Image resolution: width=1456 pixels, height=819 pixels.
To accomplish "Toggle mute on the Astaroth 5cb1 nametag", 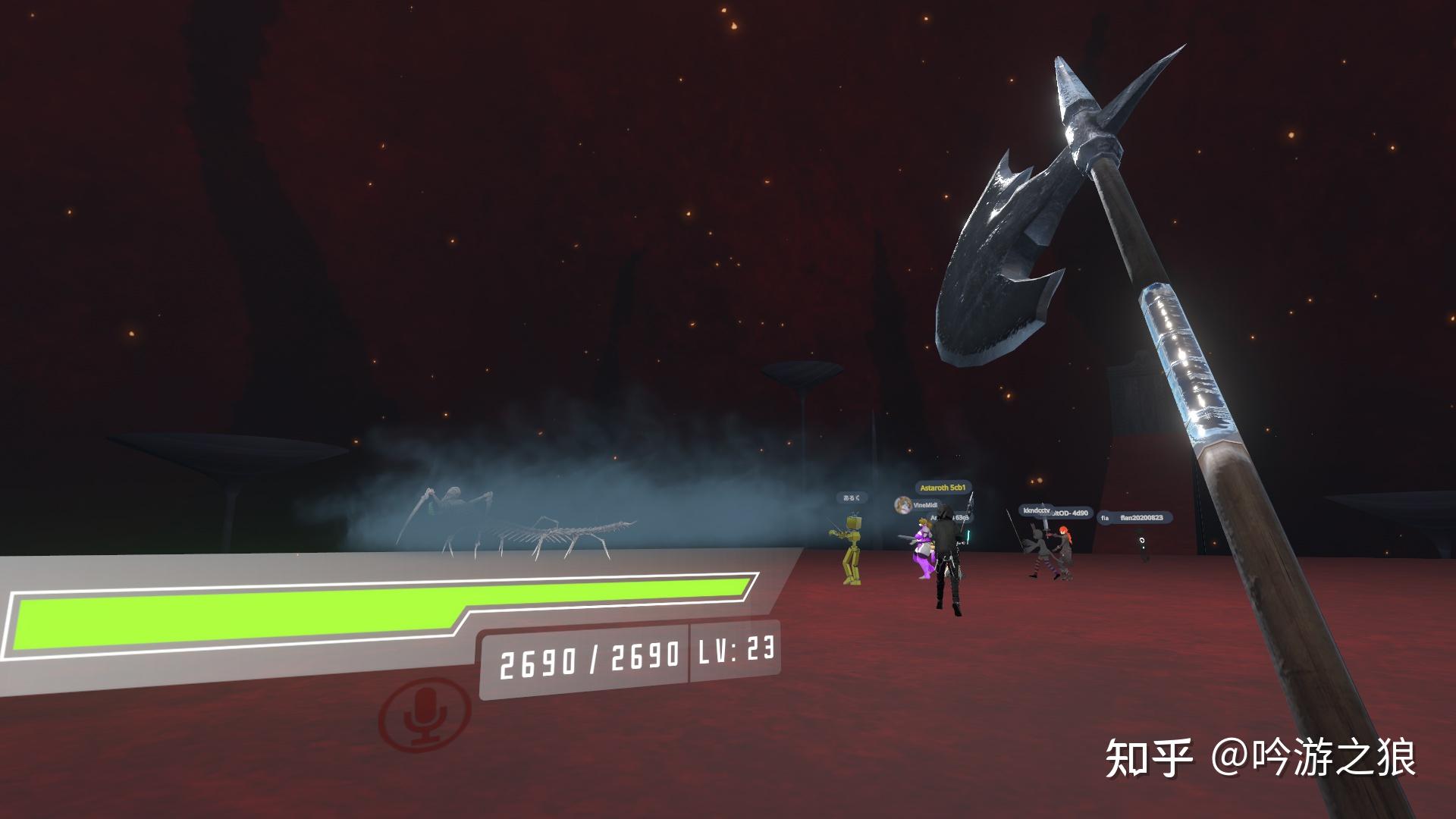I will (943, 488).
